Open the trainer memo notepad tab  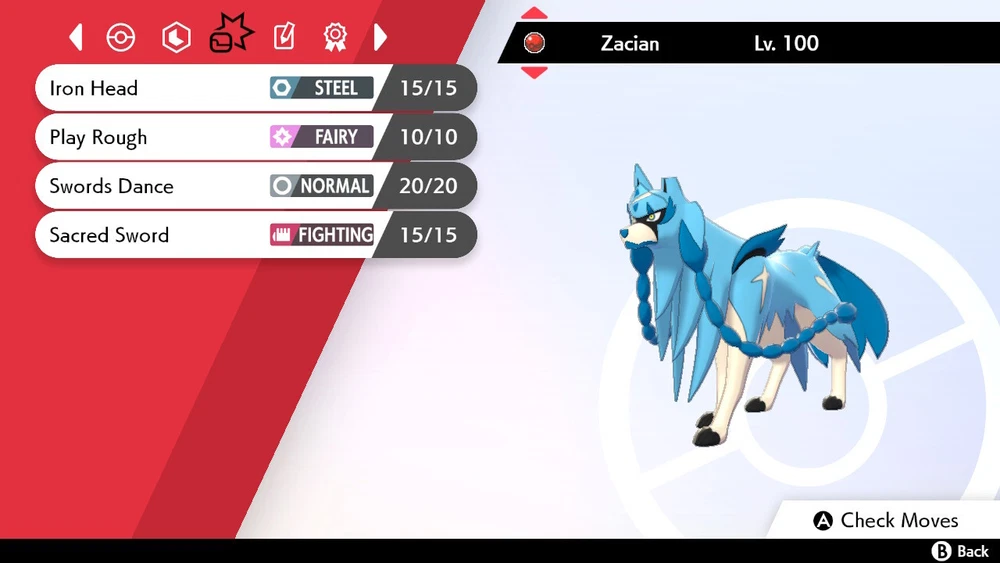(x=285, y=38)
